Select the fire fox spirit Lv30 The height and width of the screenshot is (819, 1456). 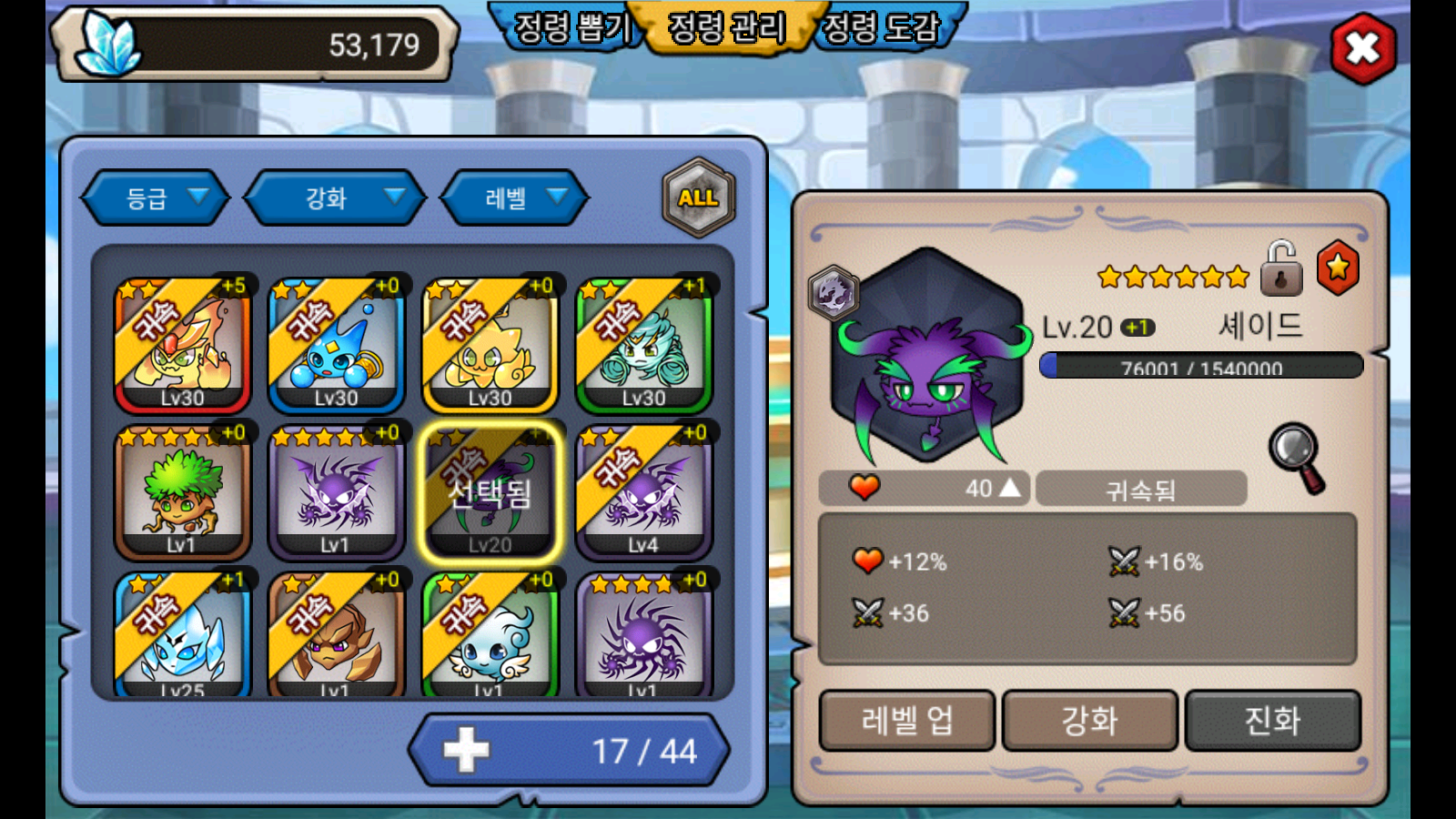(182, 346)
